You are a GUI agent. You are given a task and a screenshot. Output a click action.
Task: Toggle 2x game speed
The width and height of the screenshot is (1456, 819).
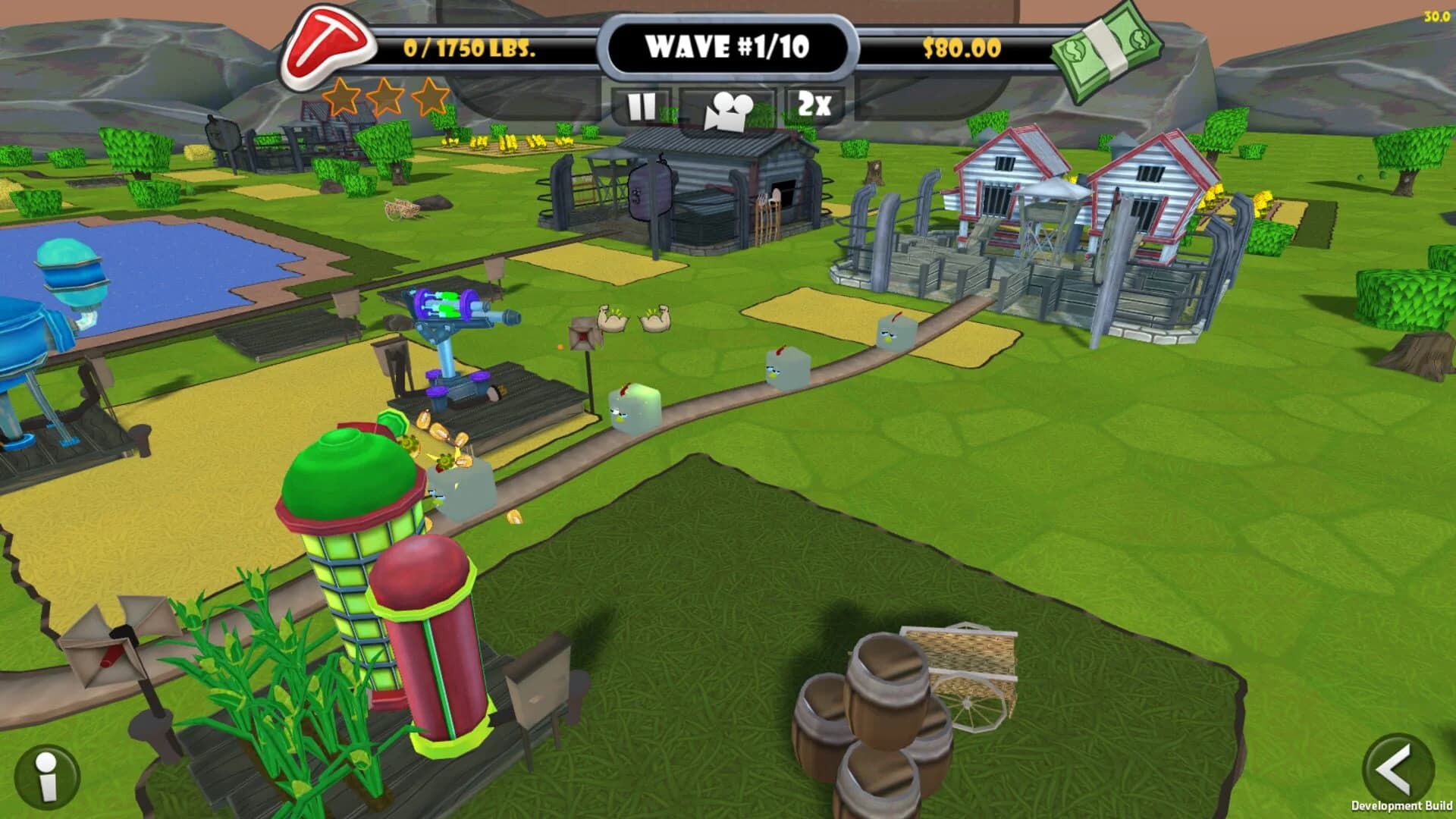coord(814,106)
